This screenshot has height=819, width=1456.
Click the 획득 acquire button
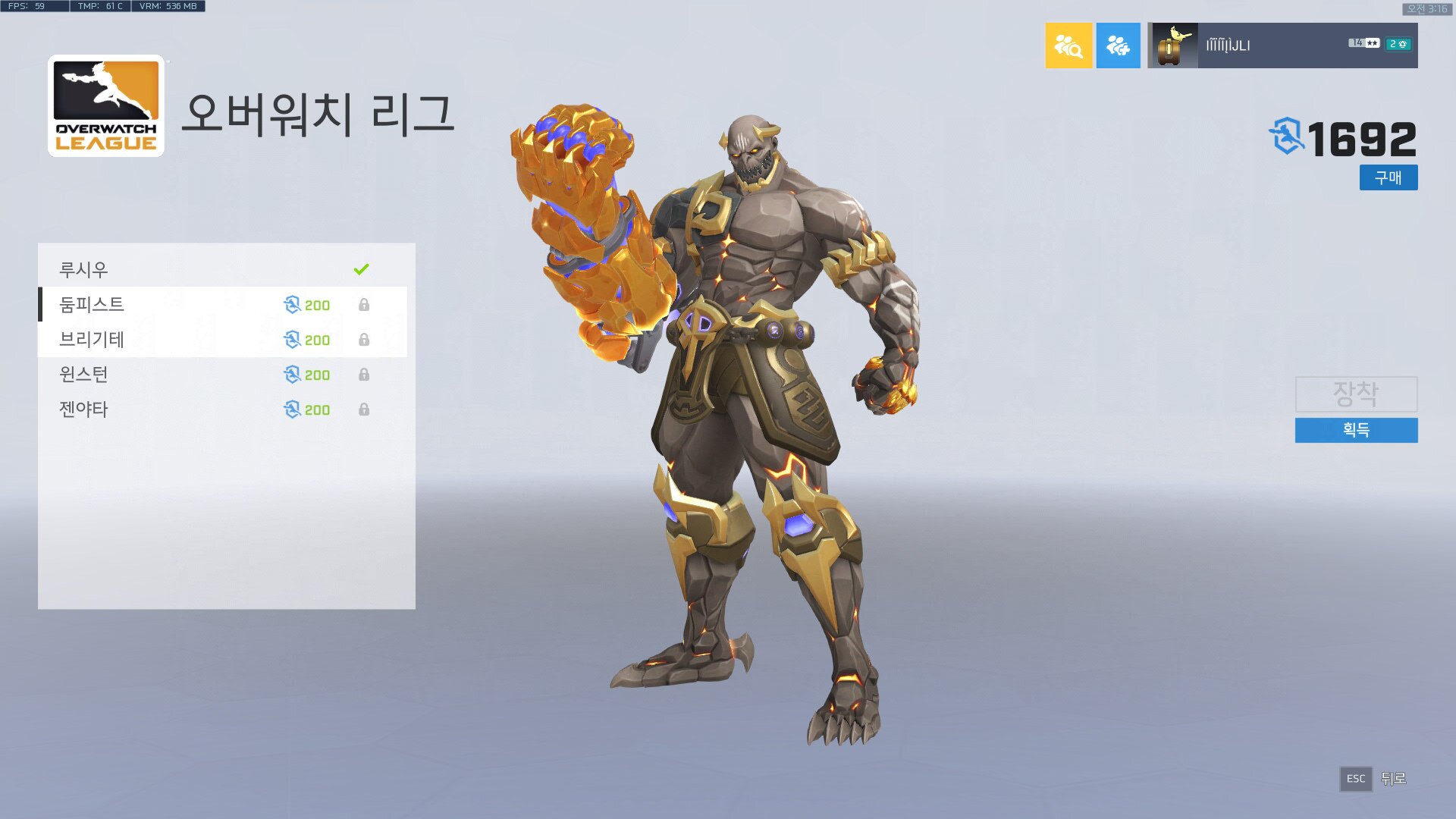click(1357, 431)
